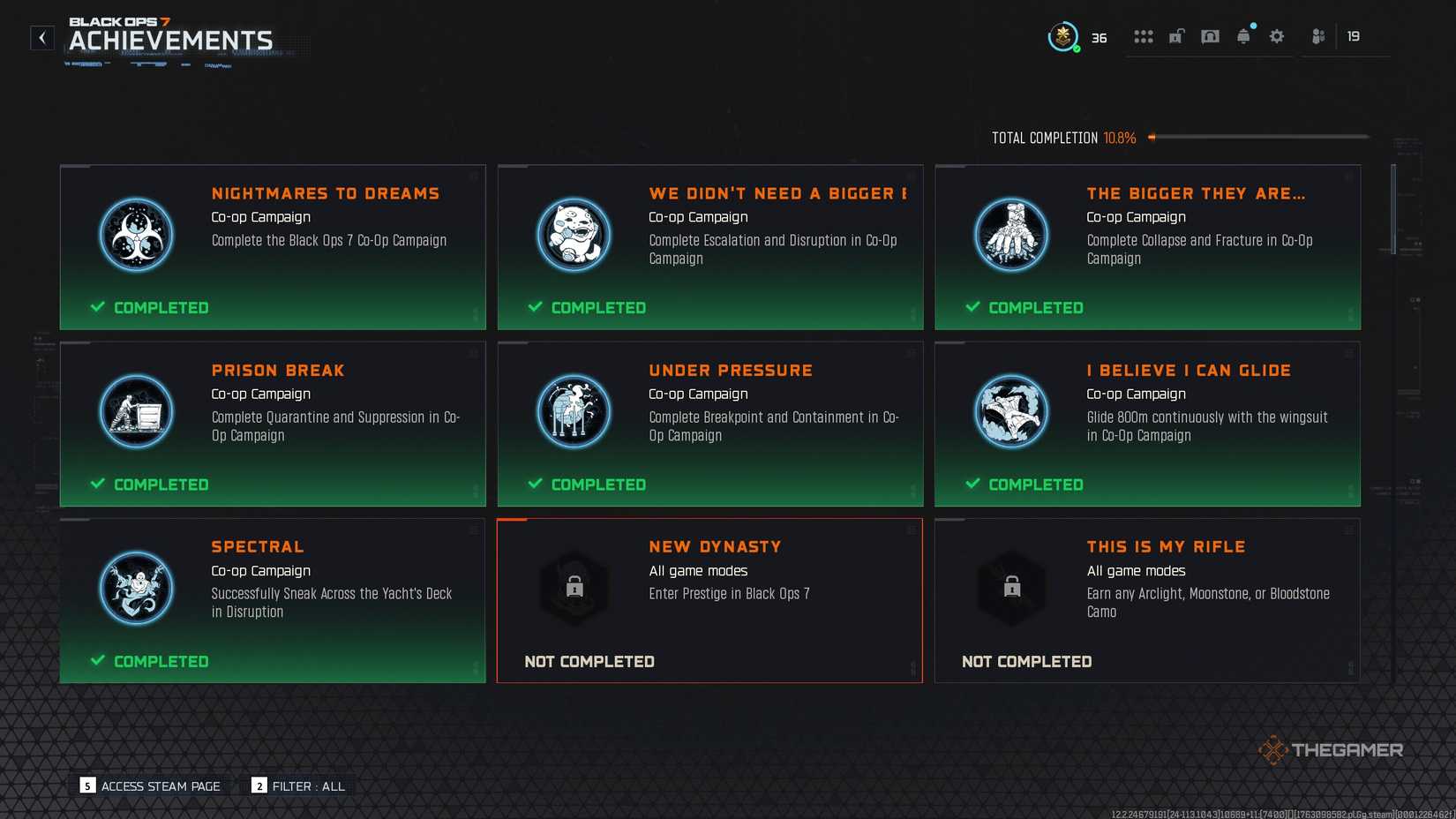Toggle the Under Pressure completed checkmark
The height and width of the screenshot is (819, 1456).
coord(535,484)
